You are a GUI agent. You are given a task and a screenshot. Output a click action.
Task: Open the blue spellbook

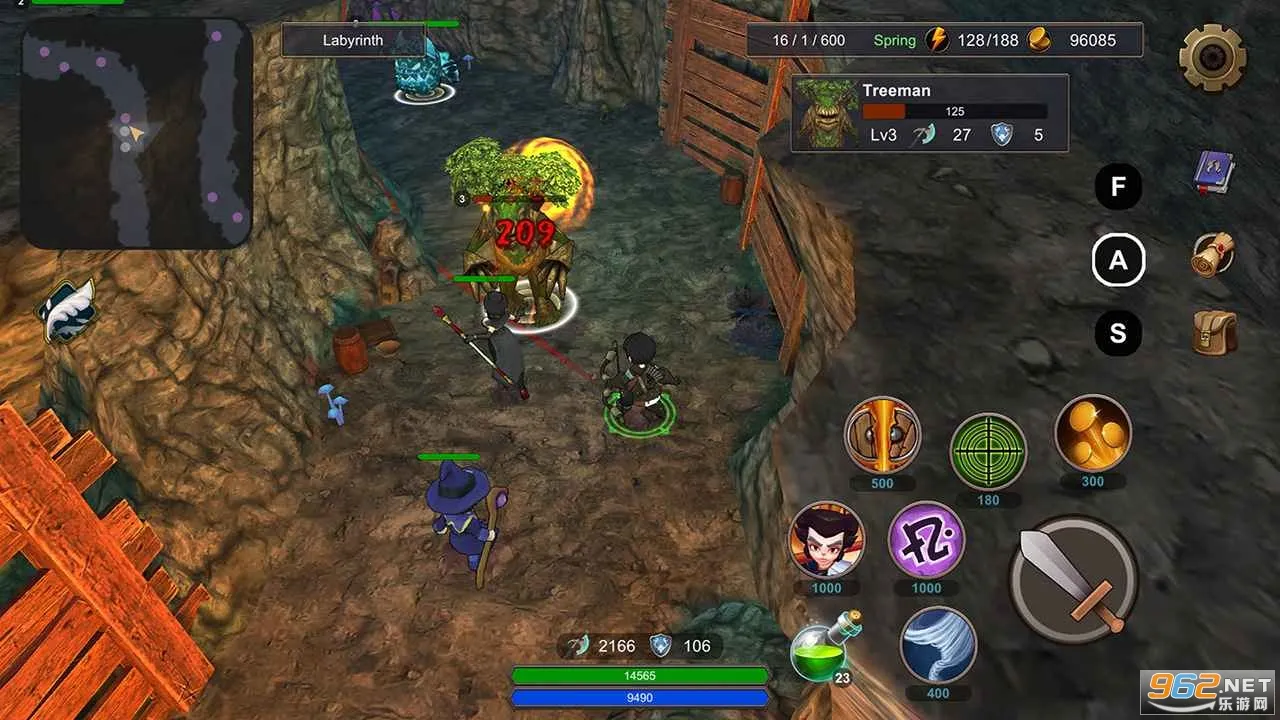pos(1214,173)
